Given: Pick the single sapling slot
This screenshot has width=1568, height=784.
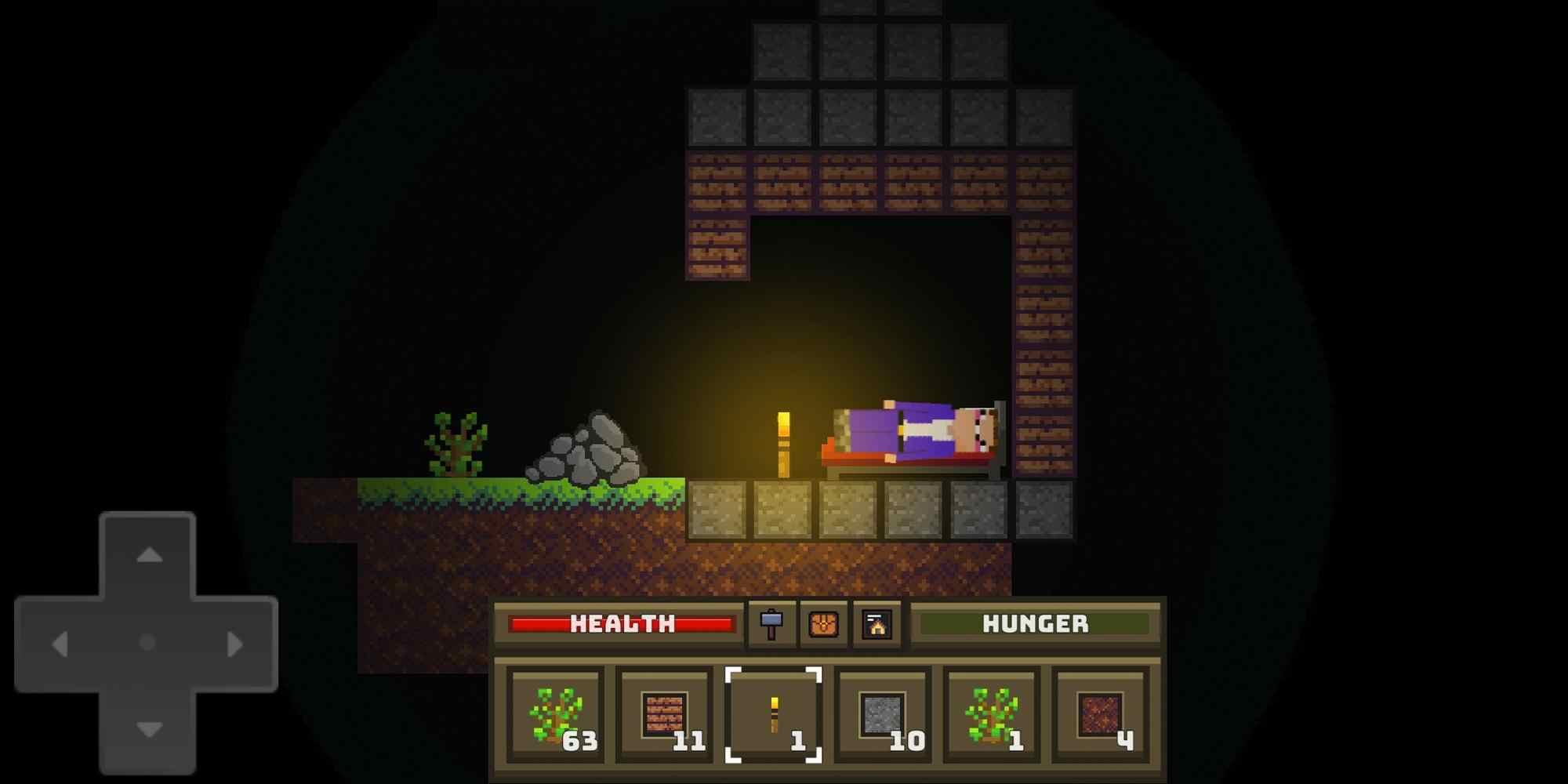Looking at the screenshot, I should [x=992, y=714].
